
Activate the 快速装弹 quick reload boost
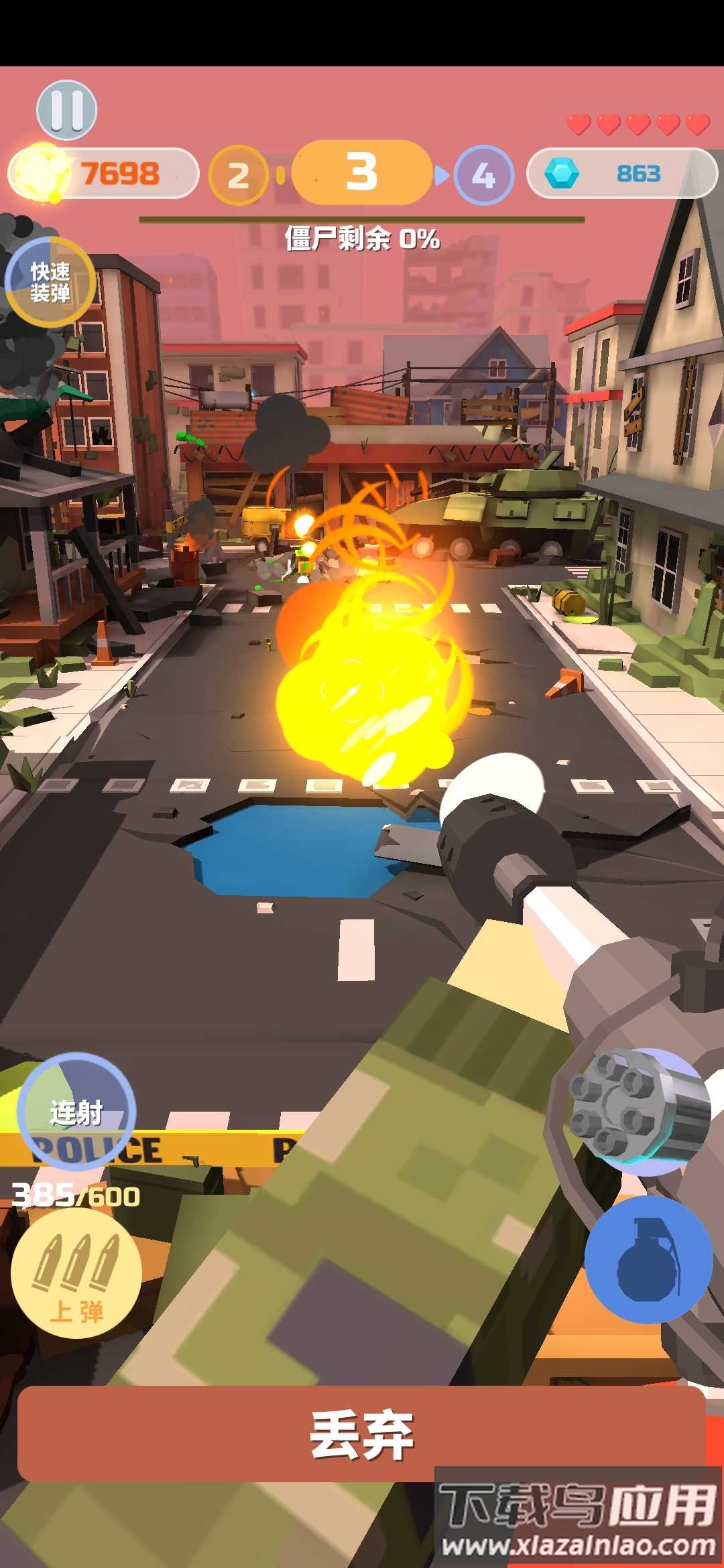point(50,282)
